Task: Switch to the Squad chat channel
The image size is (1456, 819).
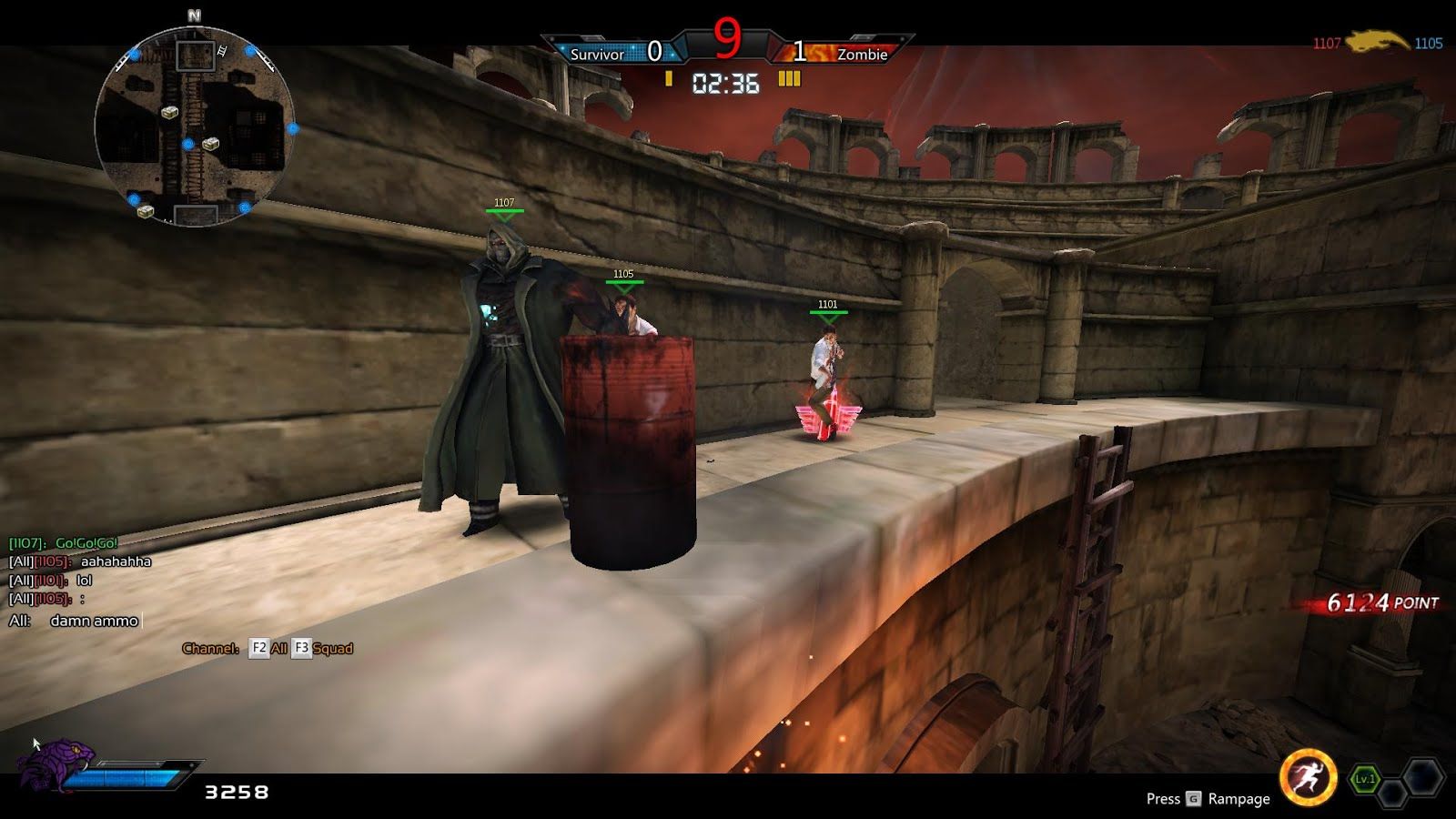Action: coord(323,648)
